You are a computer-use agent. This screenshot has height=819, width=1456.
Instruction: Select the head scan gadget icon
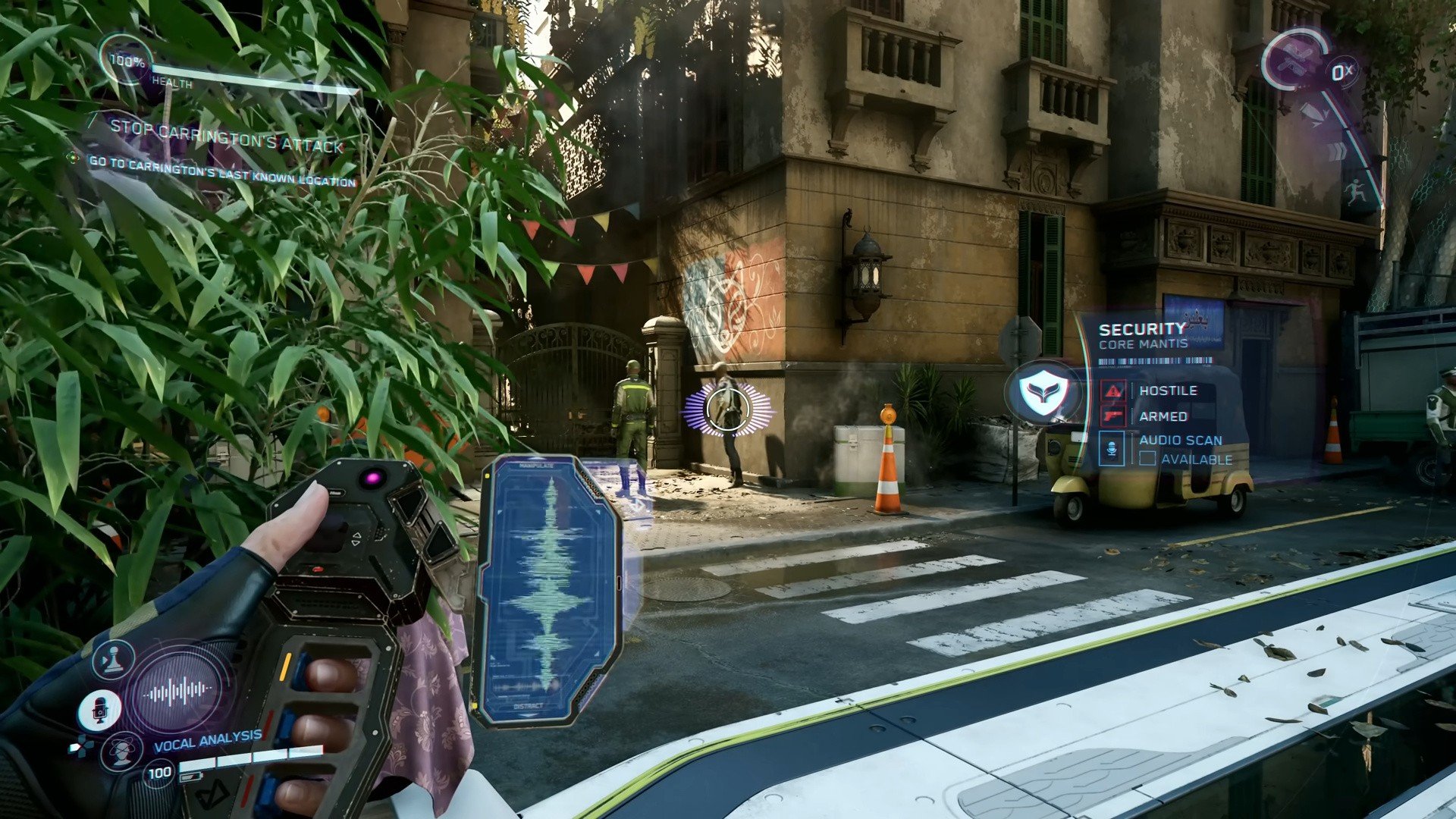pos(121,752)
